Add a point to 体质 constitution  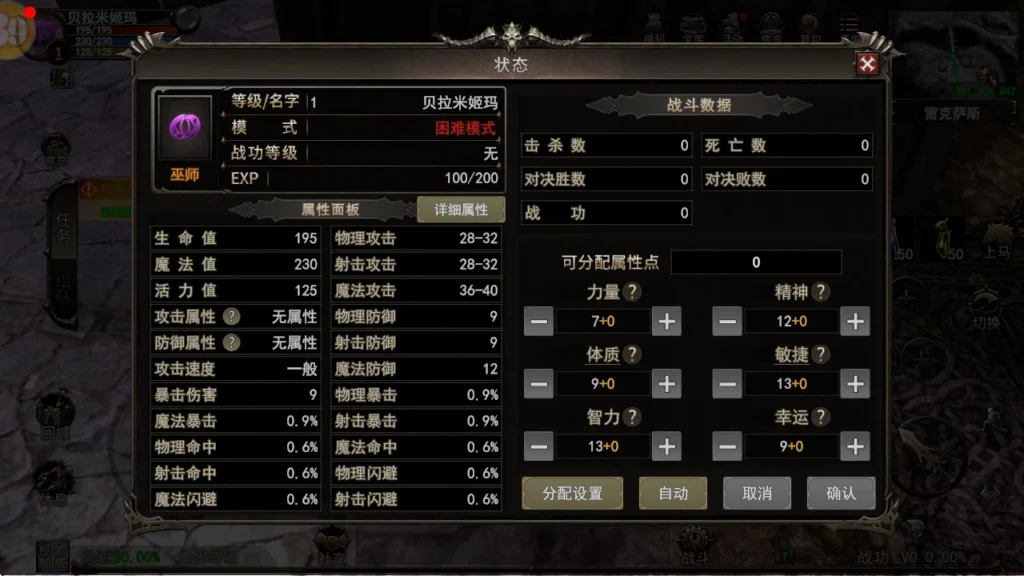coord(666,384)
